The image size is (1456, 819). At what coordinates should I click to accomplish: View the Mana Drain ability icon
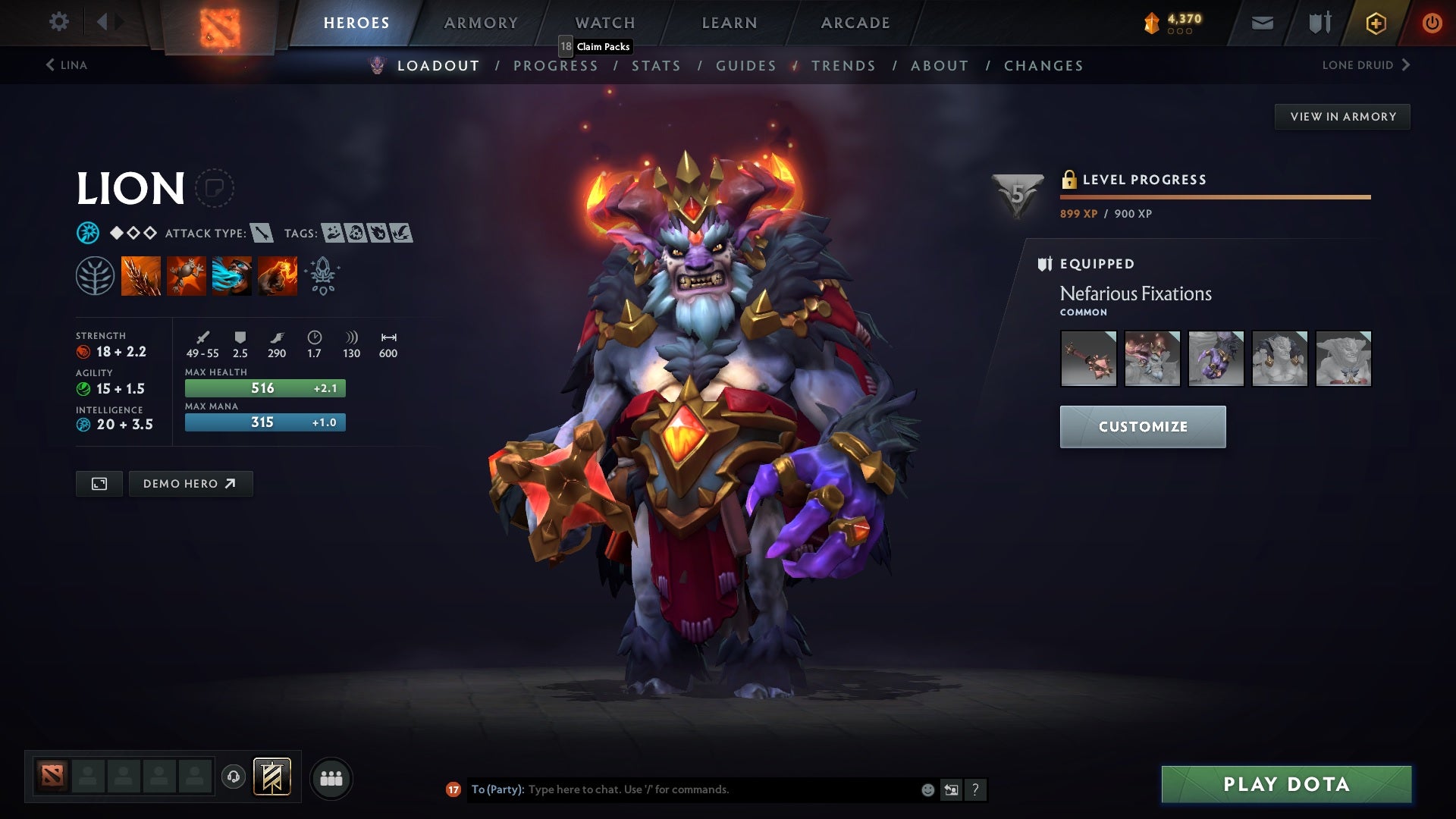click(231, 276)
